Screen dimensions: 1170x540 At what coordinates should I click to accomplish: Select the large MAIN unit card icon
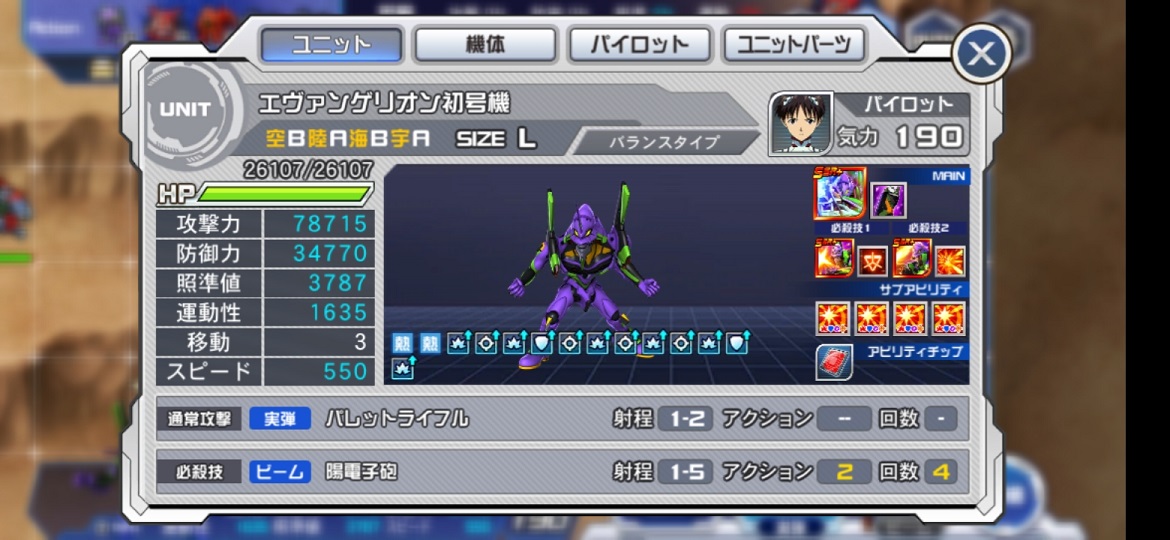pos(839,194)
